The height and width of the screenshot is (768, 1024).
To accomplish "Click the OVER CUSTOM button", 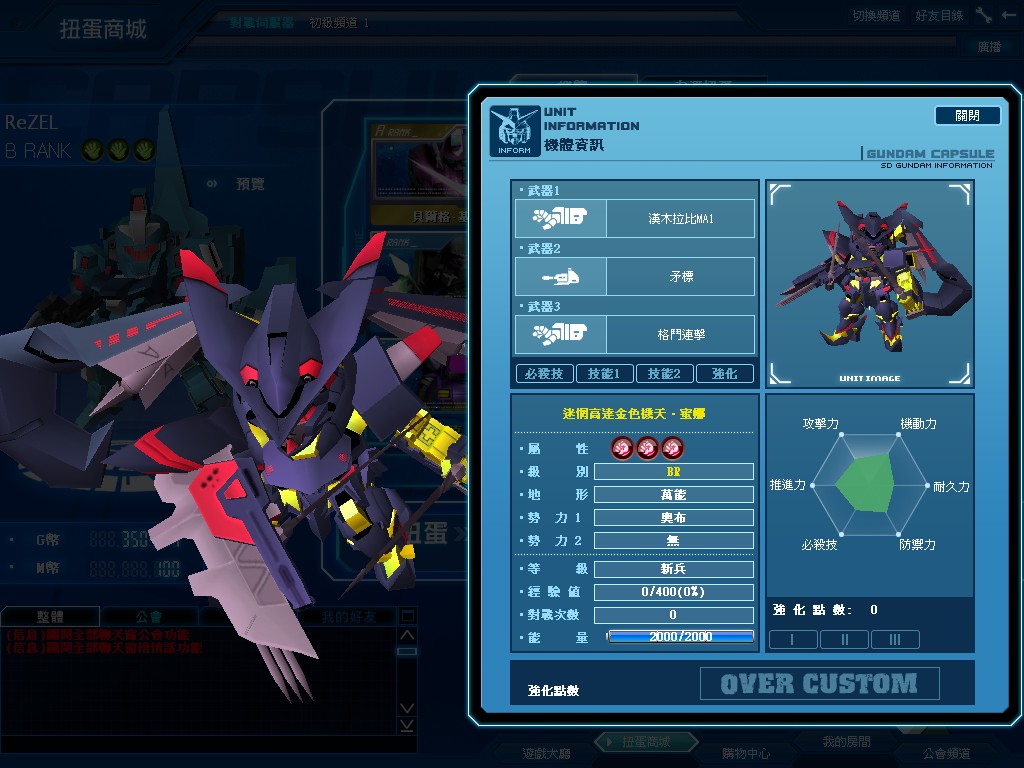I will coord(819,684).
